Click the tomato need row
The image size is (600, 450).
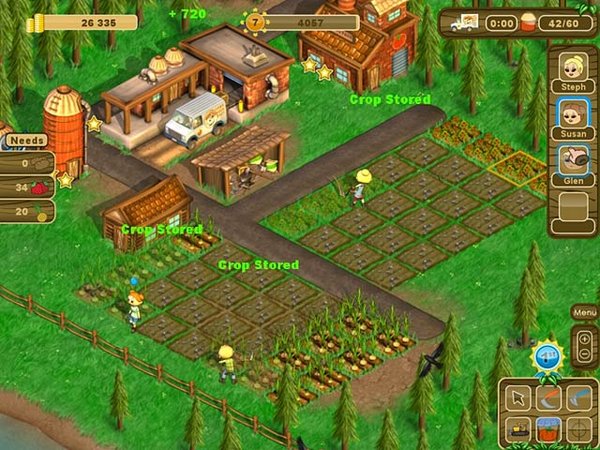tap(27, 187)
